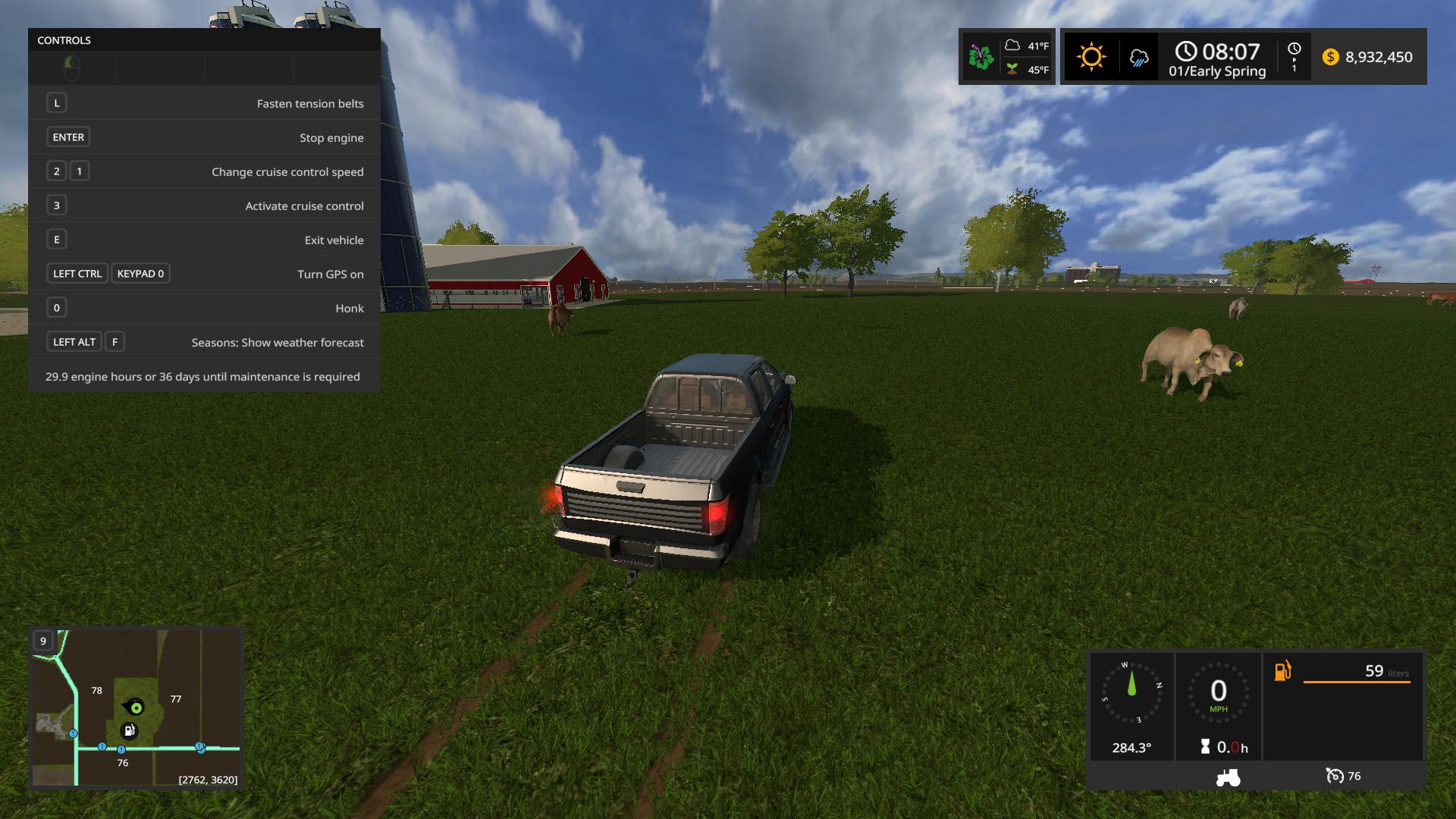Click the gold coin money icon

(1330, 57)
